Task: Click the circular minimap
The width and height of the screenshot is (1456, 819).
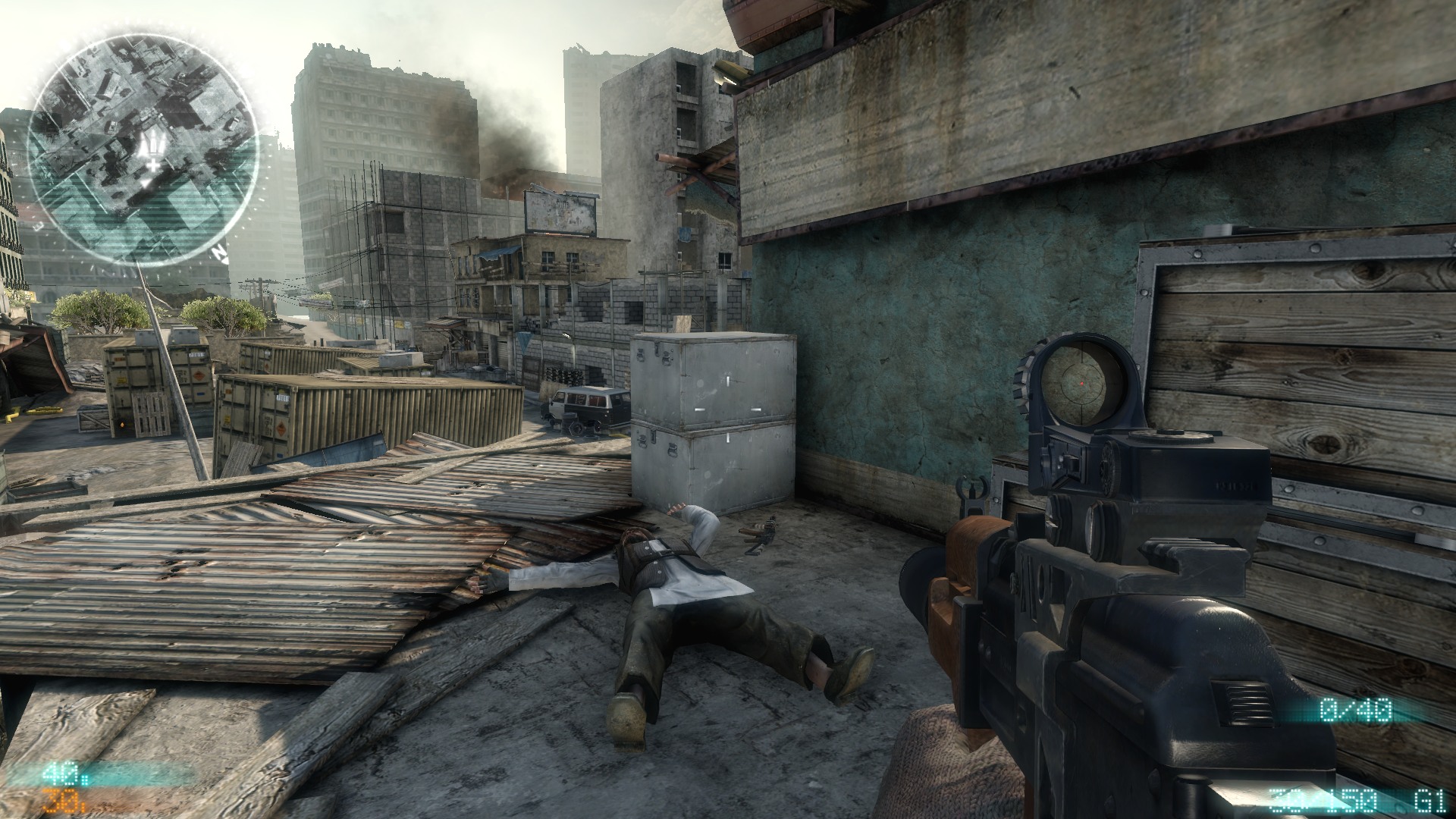Action: (x=143, y=151)
